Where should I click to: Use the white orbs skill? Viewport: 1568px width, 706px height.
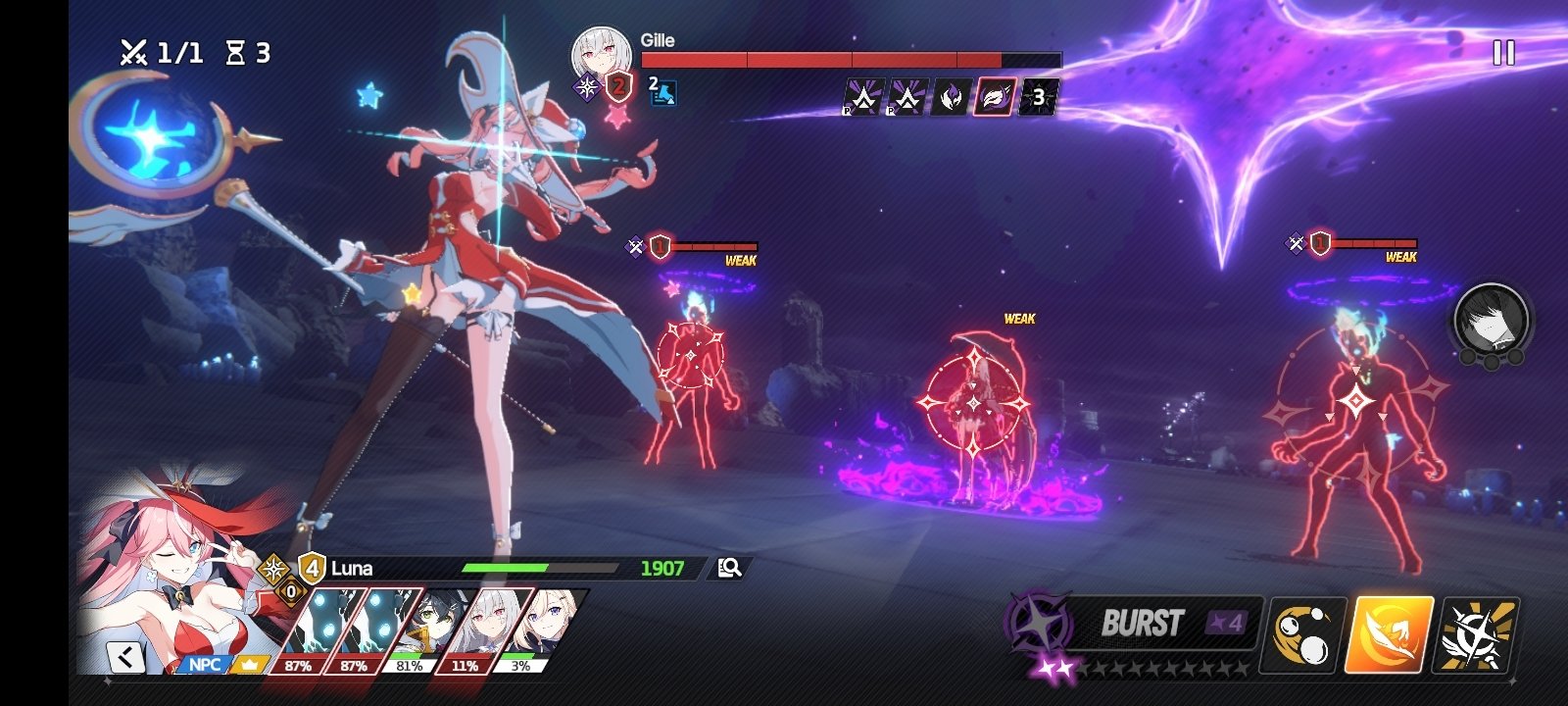pos(1306,633)
